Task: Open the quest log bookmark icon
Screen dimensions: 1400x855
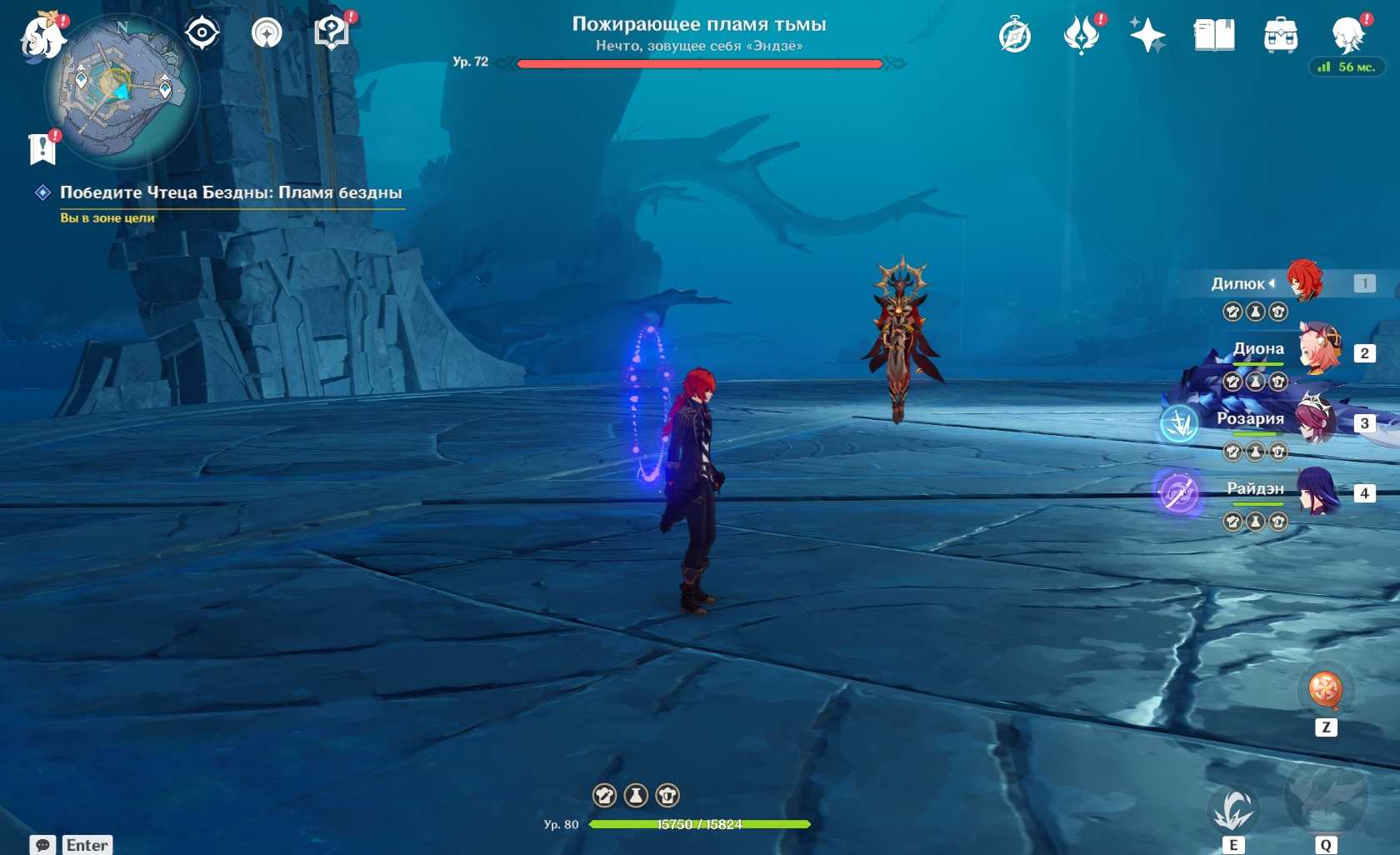Action: pyautogui.click(x=42, y=149)
